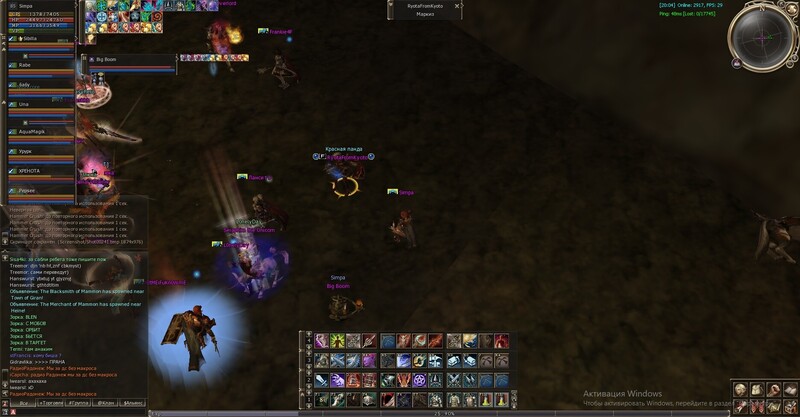Click the Simpa player status panel
Viewport: 800px width, 417px height.
click(x=40, y=16)
